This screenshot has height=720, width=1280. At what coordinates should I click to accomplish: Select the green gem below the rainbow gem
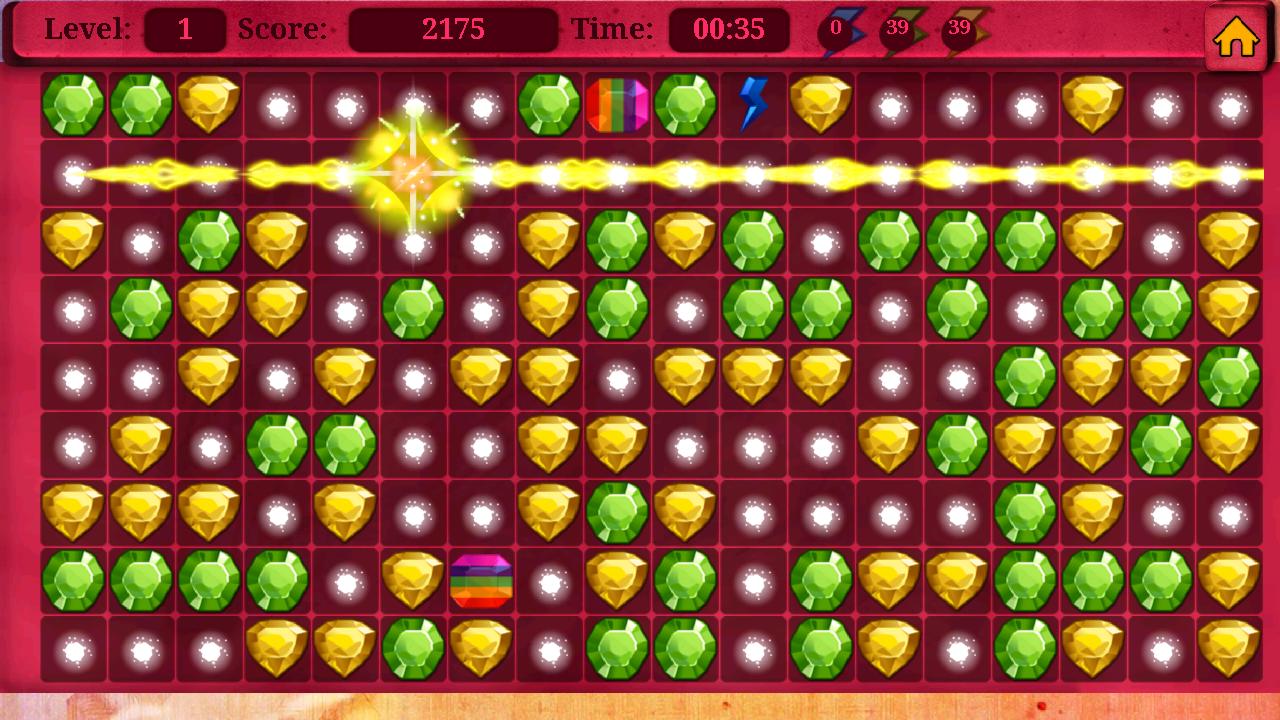618,240
